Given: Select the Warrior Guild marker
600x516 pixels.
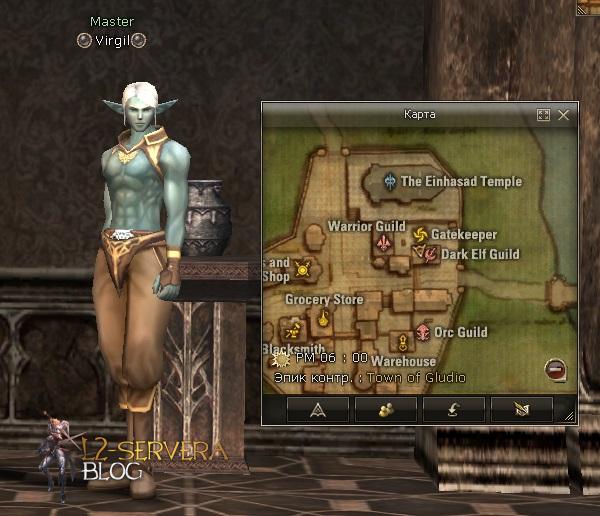Looking at the screenshot, I should pyautogui.click(x=382, y=243).
